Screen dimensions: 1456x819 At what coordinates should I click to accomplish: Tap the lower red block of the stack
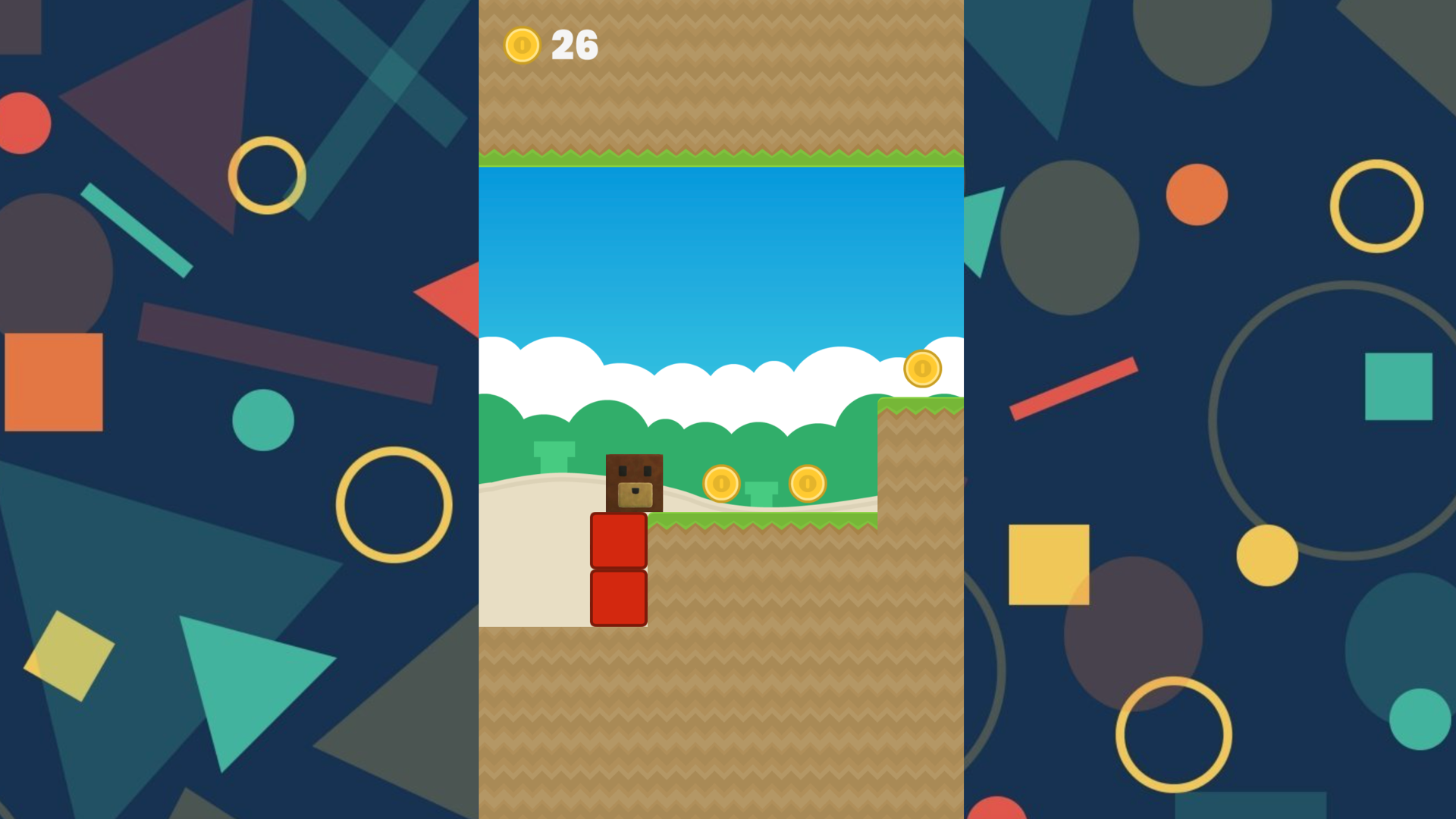pyautogui.click(x=618, y=598)
